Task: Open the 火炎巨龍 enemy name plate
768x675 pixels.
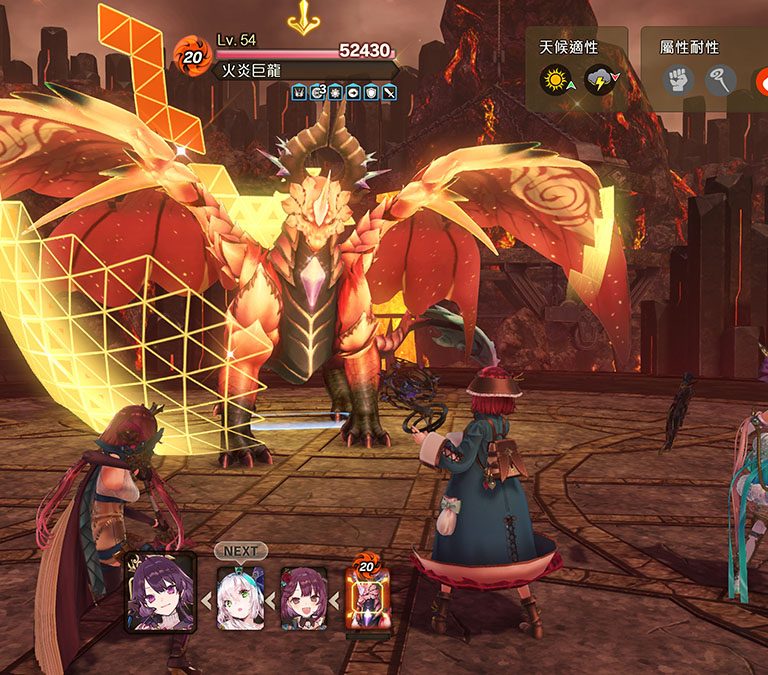Action: 300,71
